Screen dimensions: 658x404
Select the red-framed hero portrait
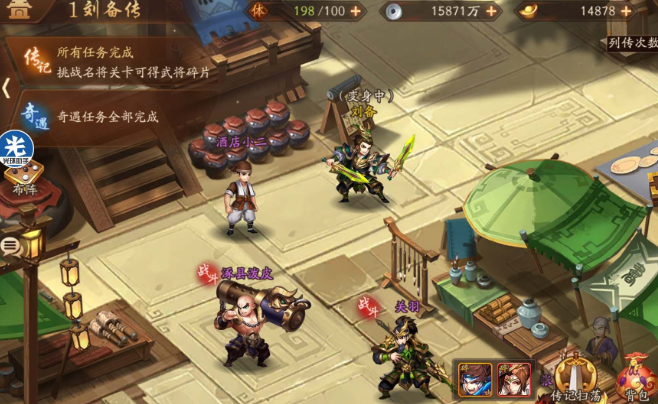click(x=514, y=378)
